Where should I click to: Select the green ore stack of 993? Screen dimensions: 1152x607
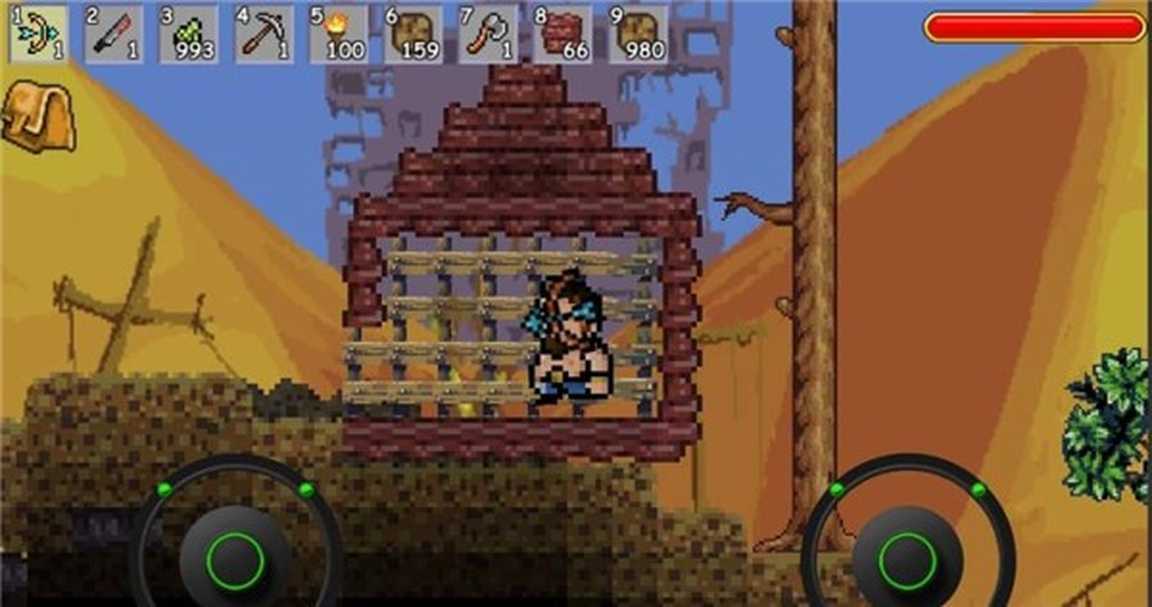click(188, 34)
